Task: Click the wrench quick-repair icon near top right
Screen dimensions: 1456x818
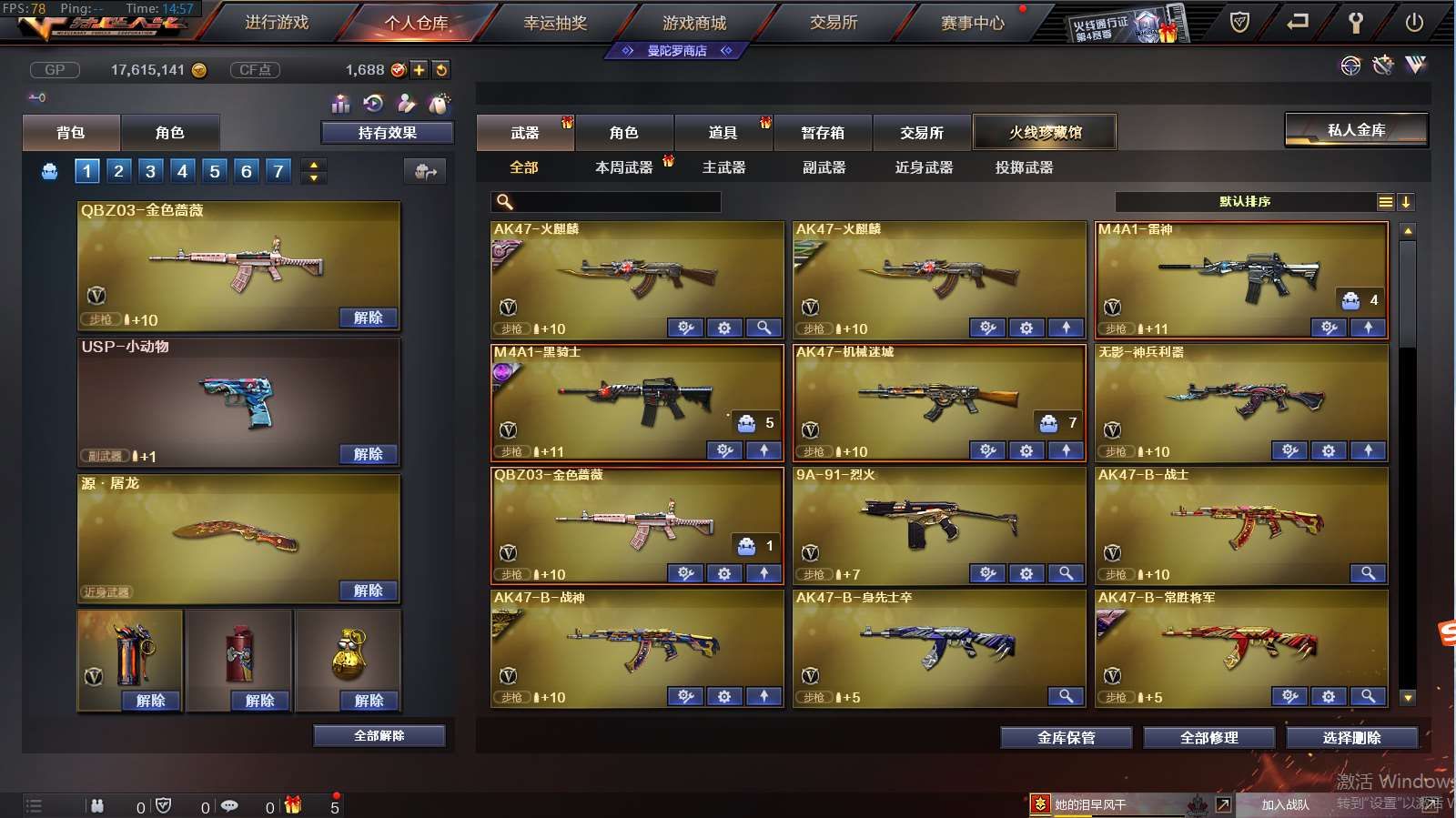Action: [1384, 65]
